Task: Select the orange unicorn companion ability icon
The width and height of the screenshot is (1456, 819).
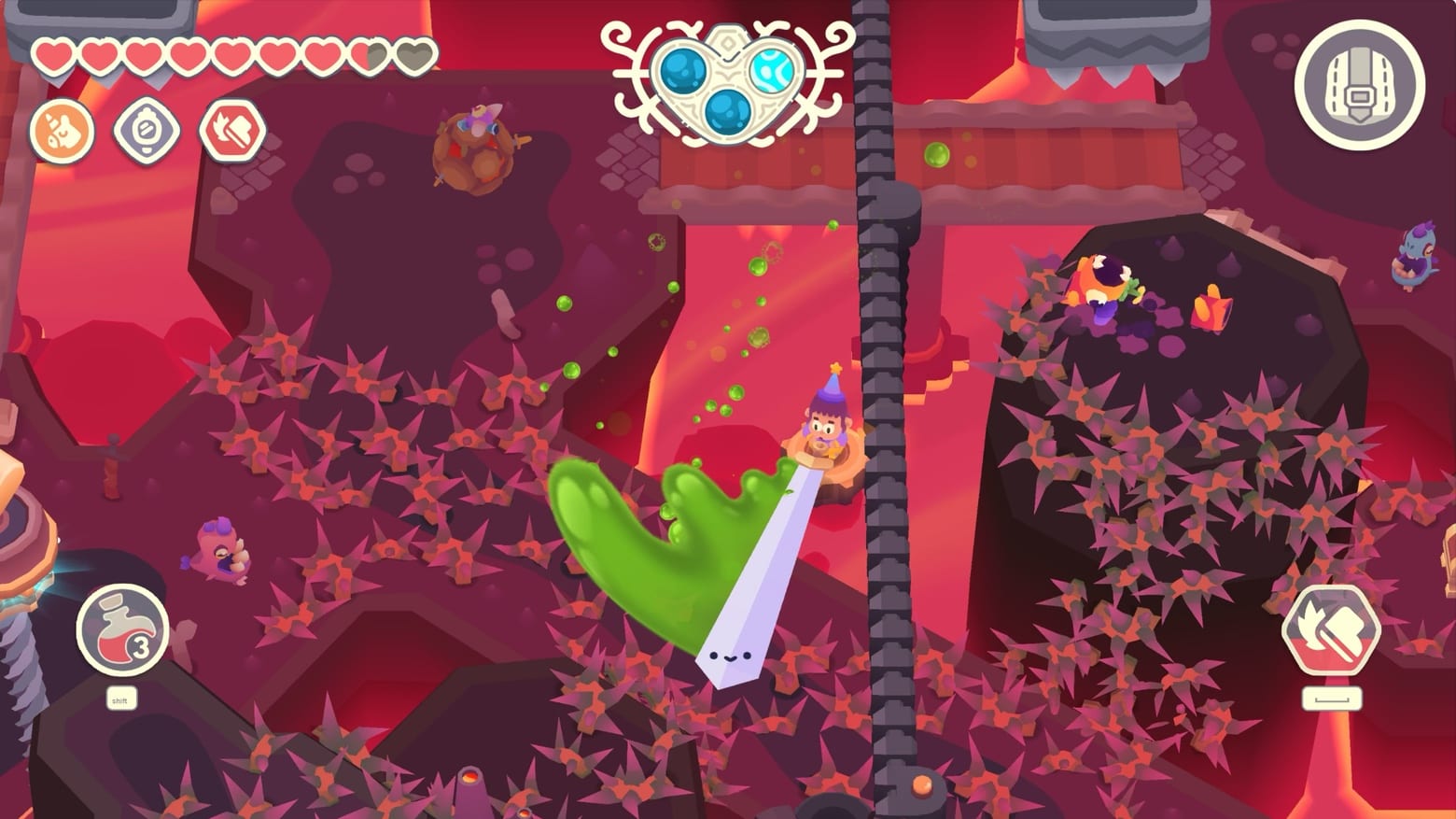Action: (x=62, y=131)
